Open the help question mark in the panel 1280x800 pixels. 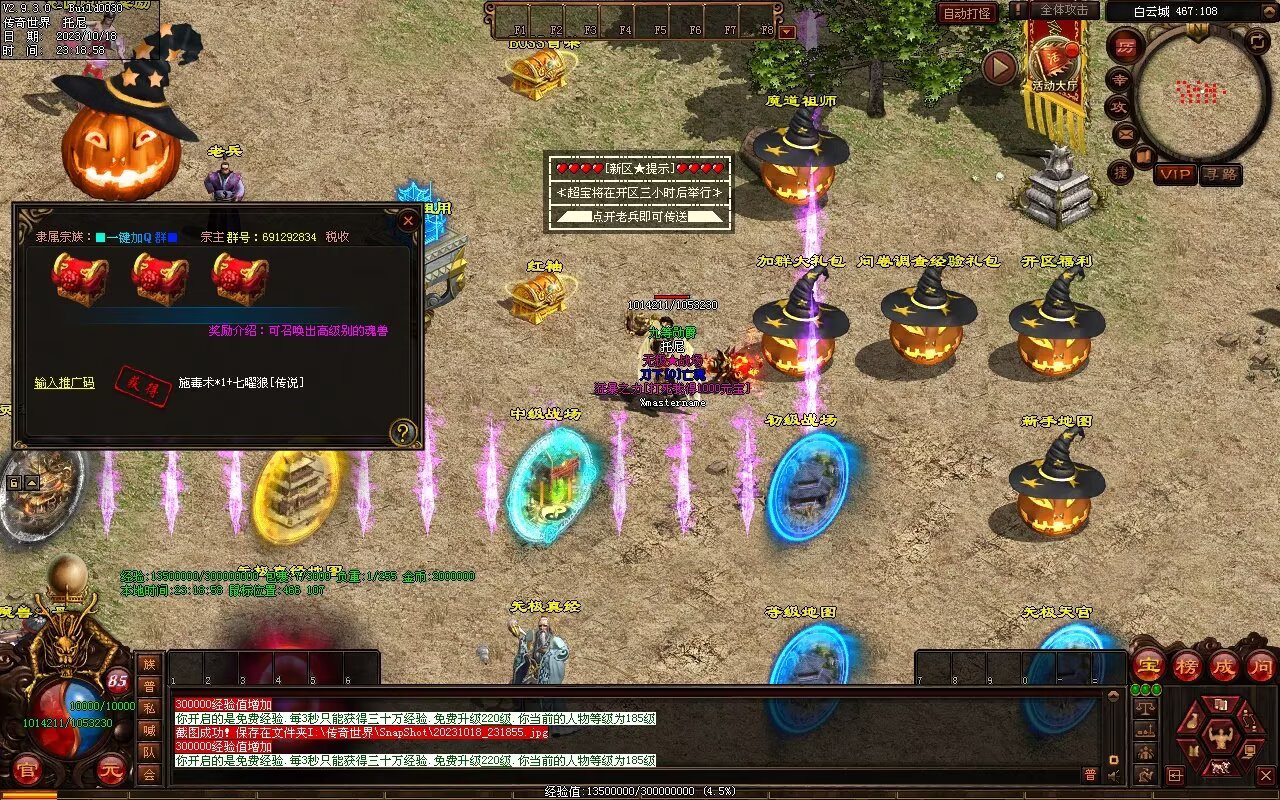pos(403,432)
